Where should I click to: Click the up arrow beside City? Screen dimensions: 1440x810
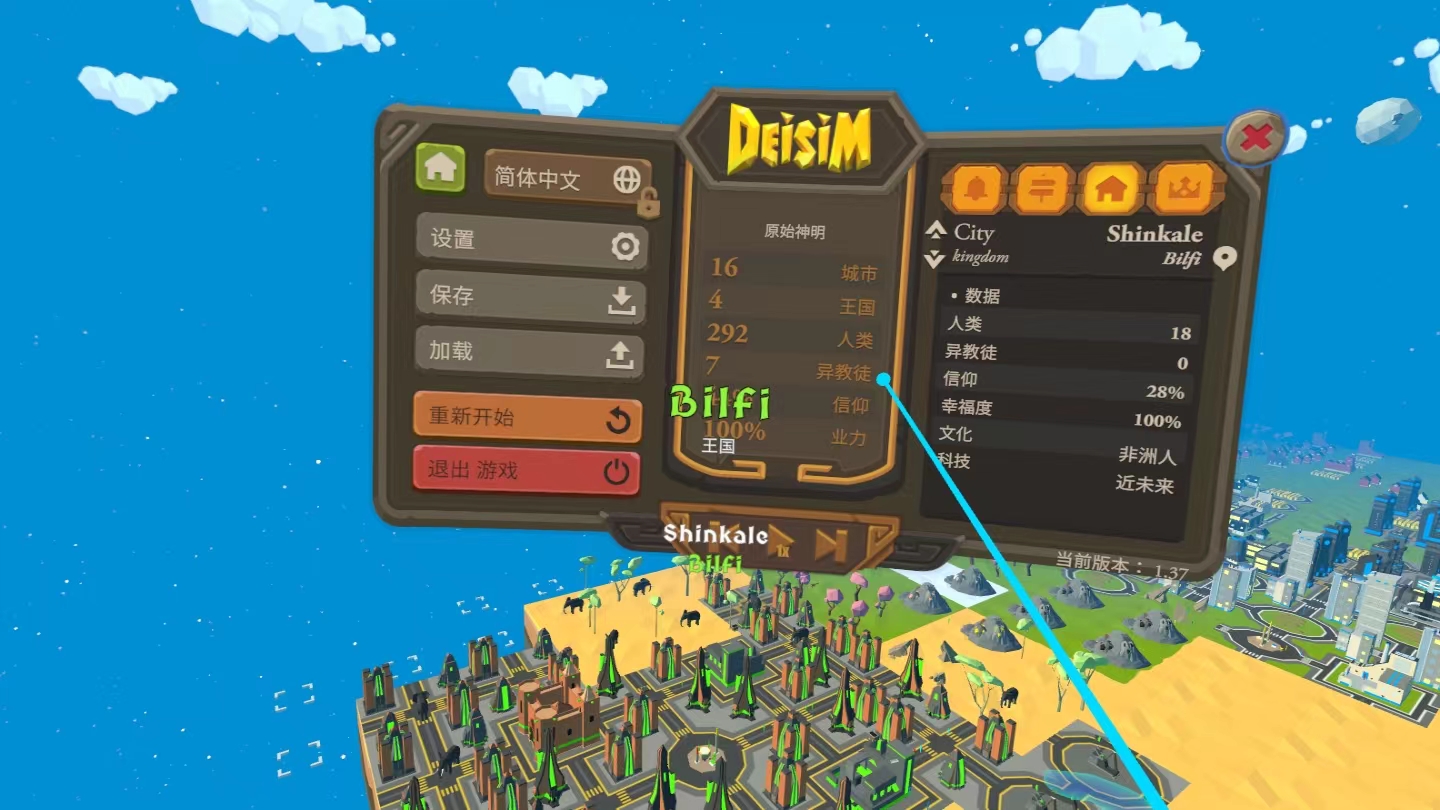(x=936, y=230)
